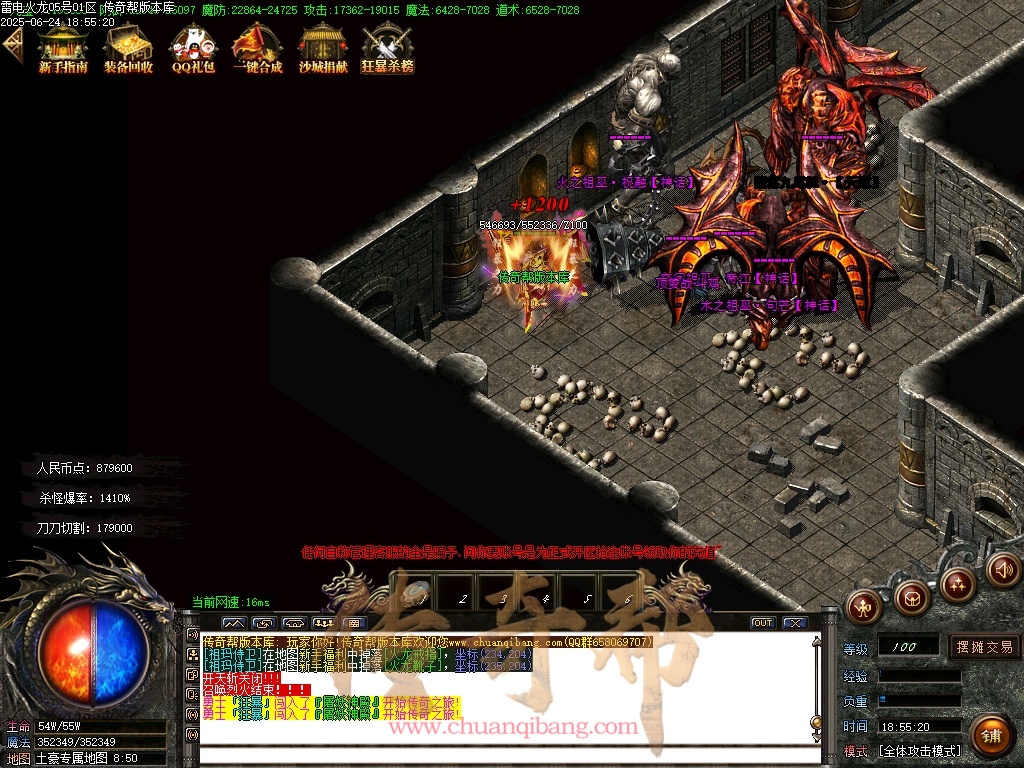Viewport: 1024px width, 768px height.
Task: Claim the QQ礼包 gift pack
Action: click(x=193, y=48)
